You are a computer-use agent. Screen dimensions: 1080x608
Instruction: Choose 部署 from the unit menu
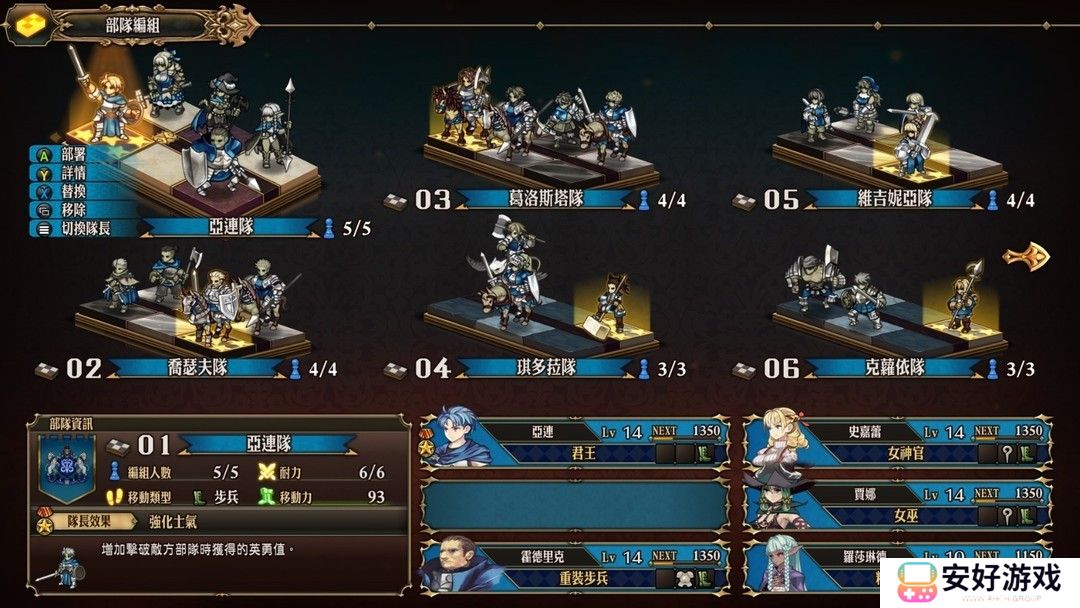click(x=73, y=154)
